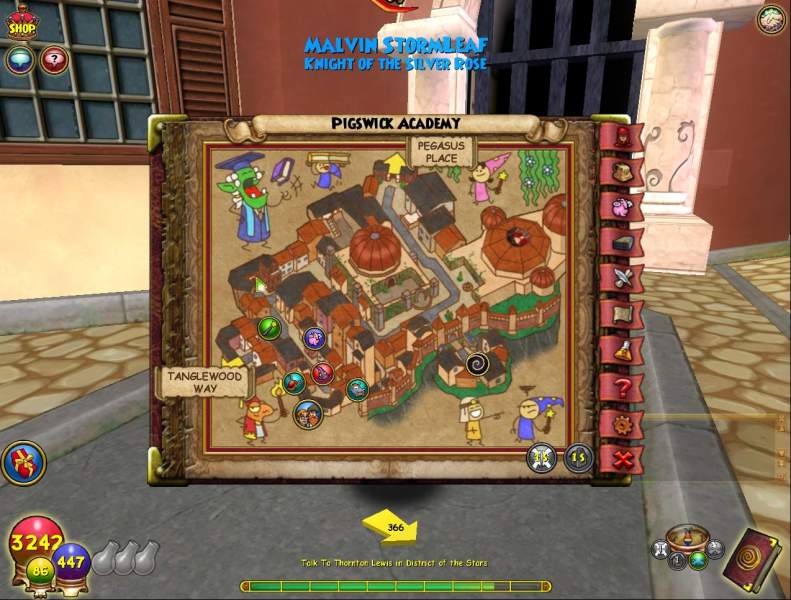The image size is (791, 600).
Task: Select the potion flask crafting tab
Action: click(x=622, y=351)
